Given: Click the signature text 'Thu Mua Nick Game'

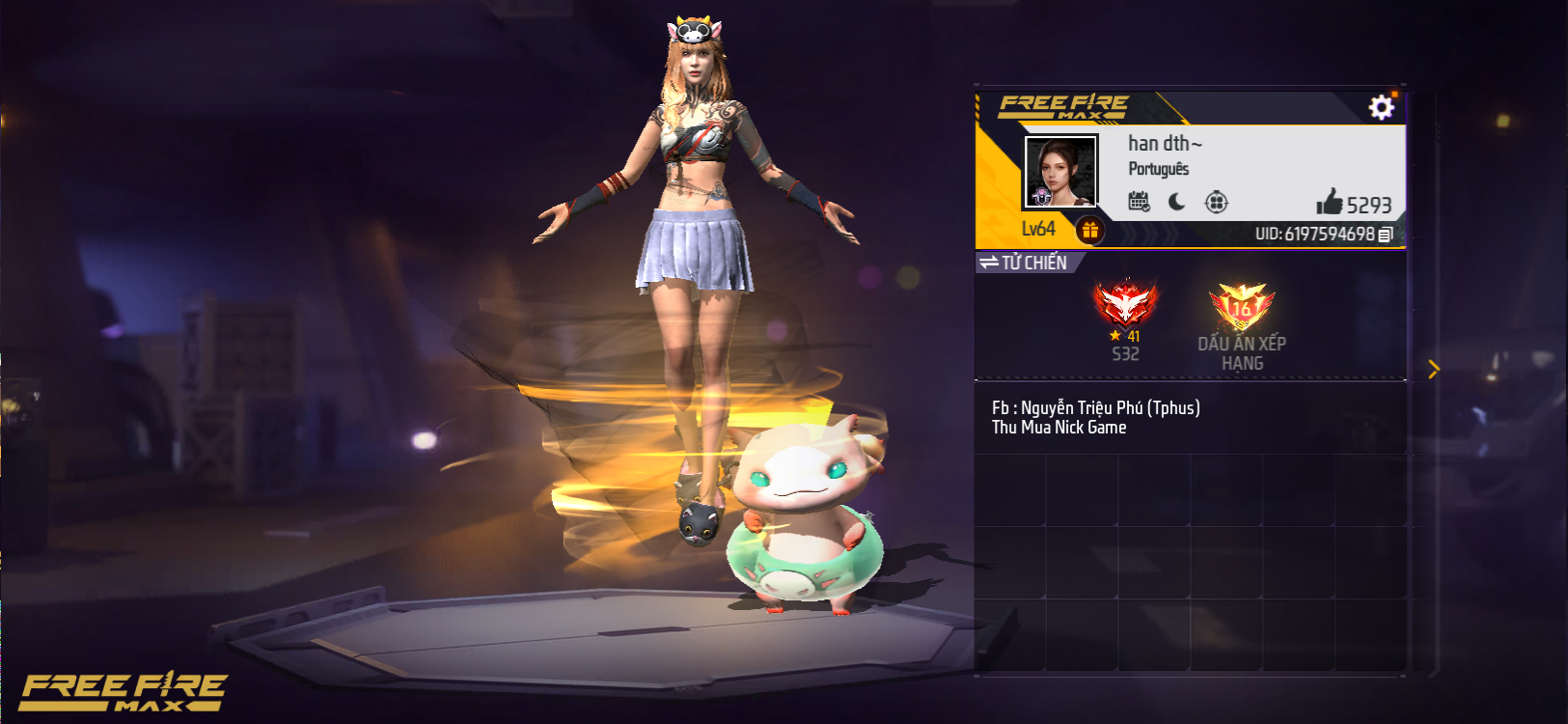Looking at the screenshot, I should pyautogui.click(x=1059, y=428).
